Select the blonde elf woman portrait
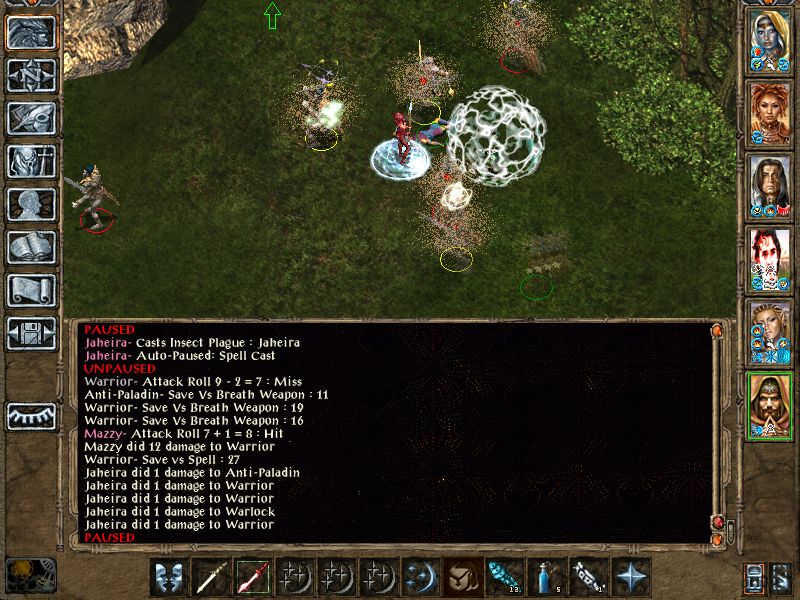 (x=770, y=332)
